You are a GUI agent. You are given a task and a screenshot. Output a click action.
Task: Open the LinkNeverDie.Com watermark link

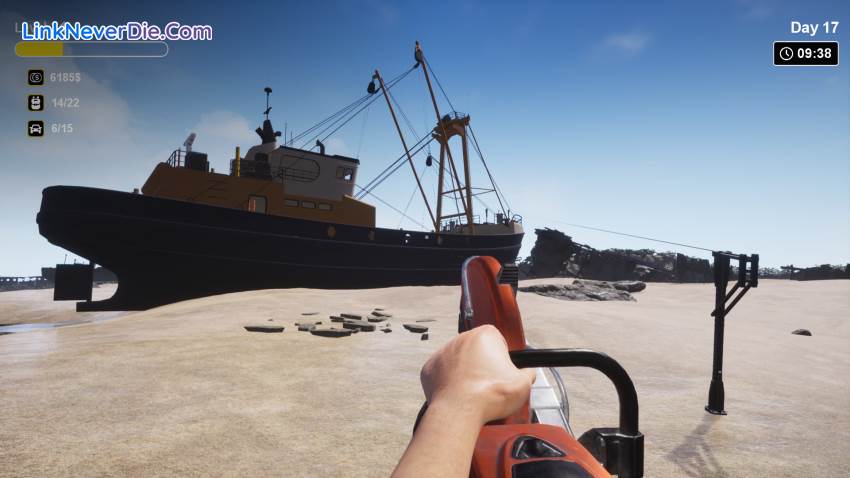[x=116, y=31]
